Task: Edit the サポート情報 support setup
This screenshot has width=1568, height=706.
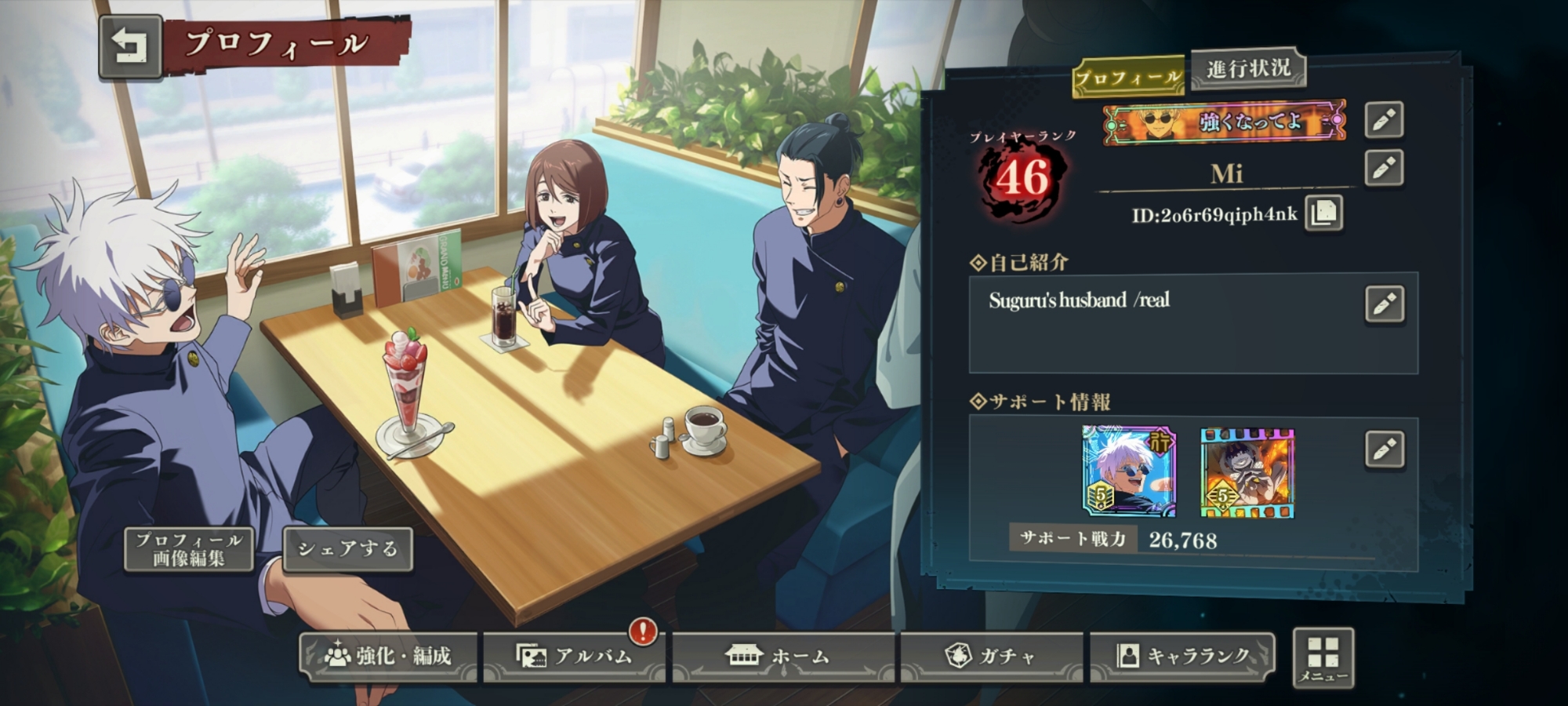Action: click(1384, 449)
